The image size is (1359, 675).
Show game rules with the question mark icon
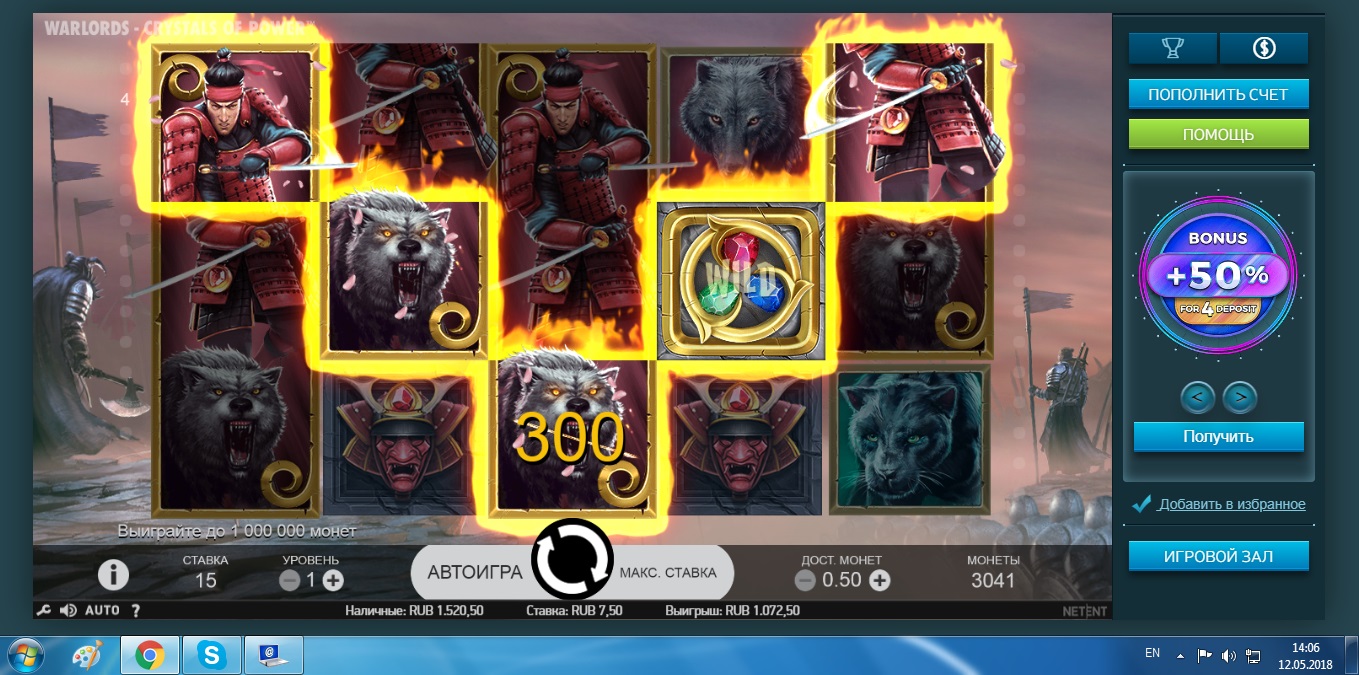(136, 610)
